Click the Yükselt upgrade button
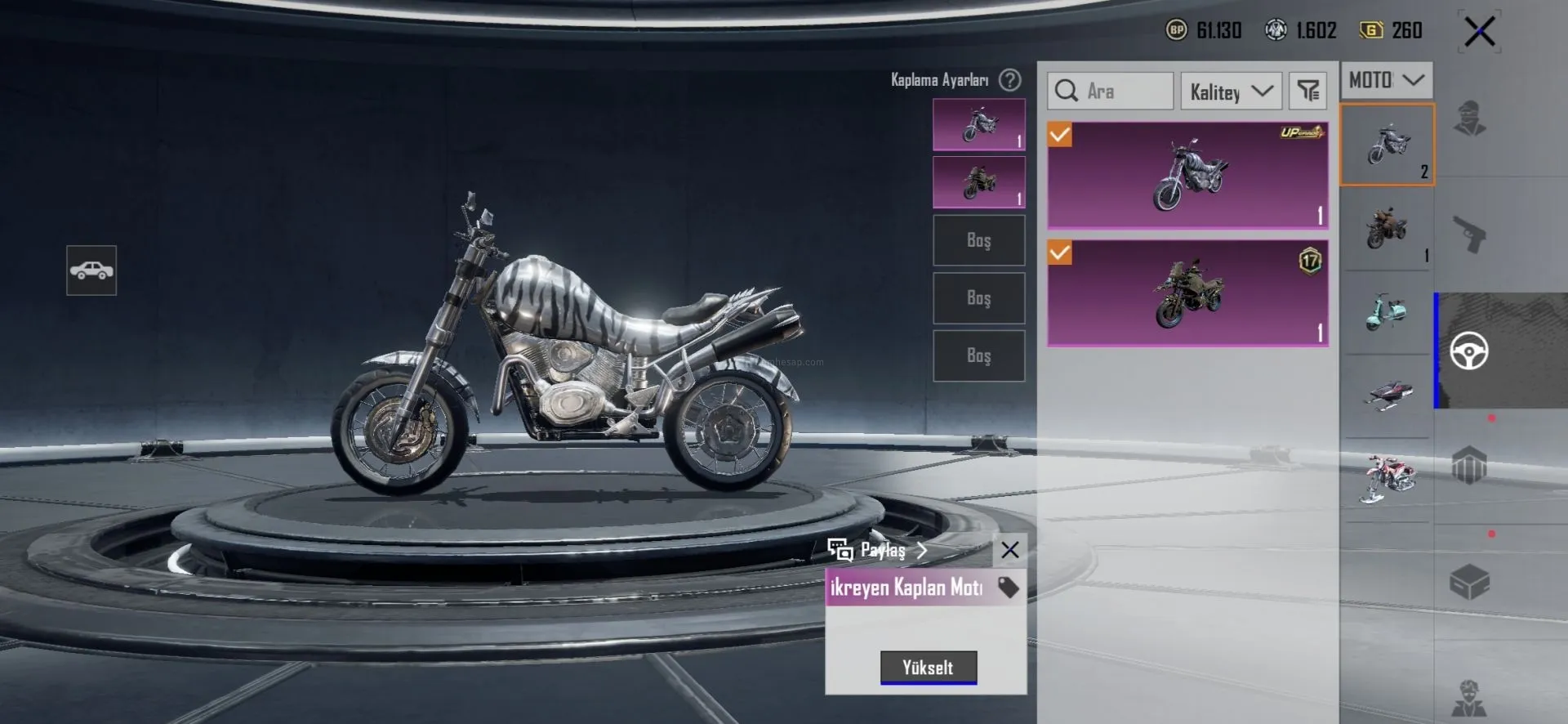1568x724 pixels. [928, 667]
